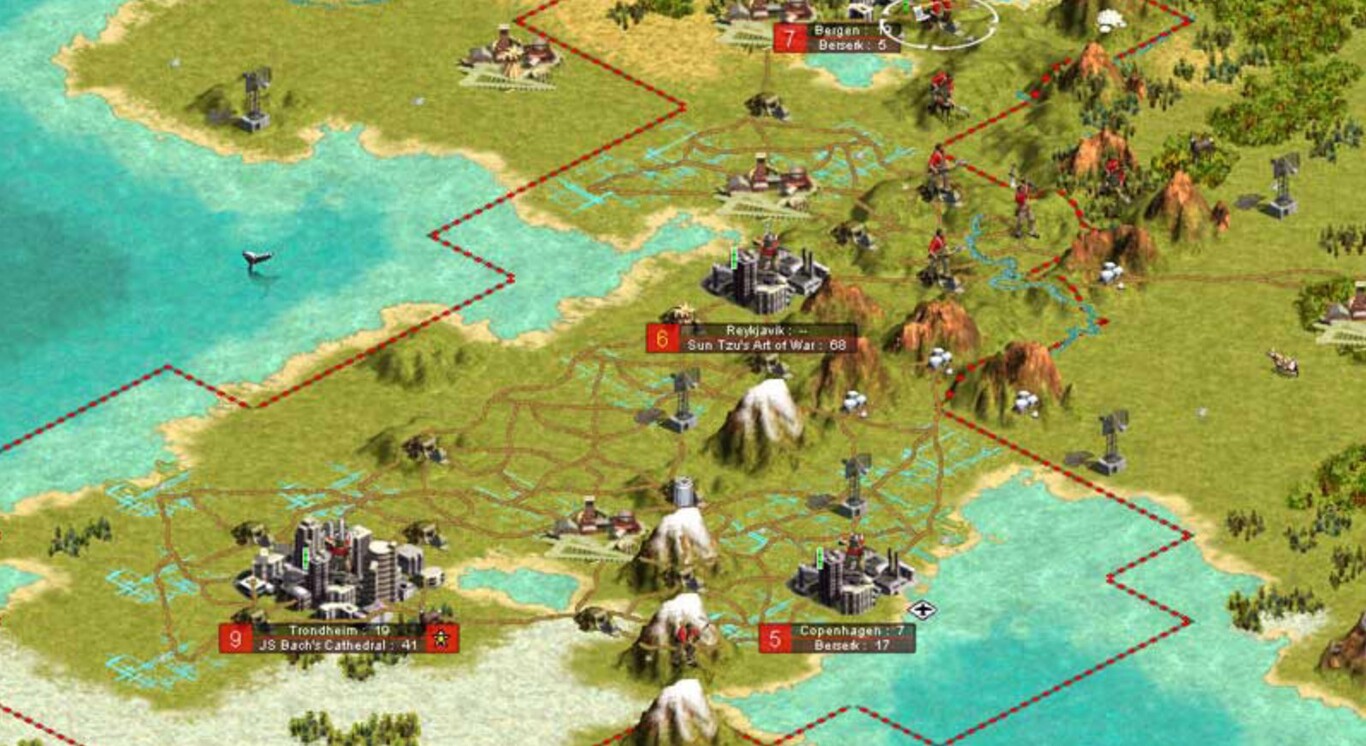Viewport: 1366px width, 746px height.
Task: Click the whale resource in the western ocean
Action: (x=259, y=257)
